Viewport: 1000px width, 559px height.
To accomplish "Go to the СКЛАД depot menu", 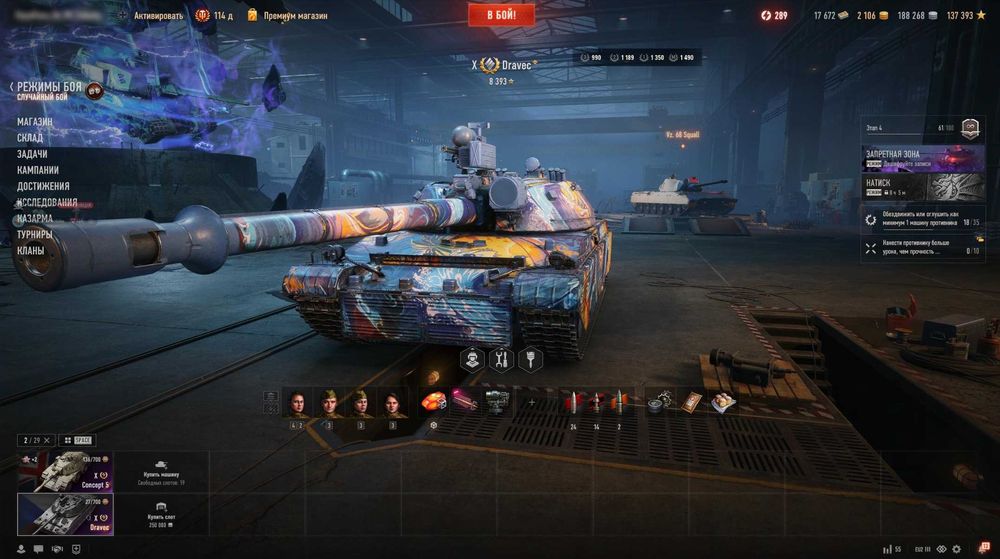I will (30, 138).
